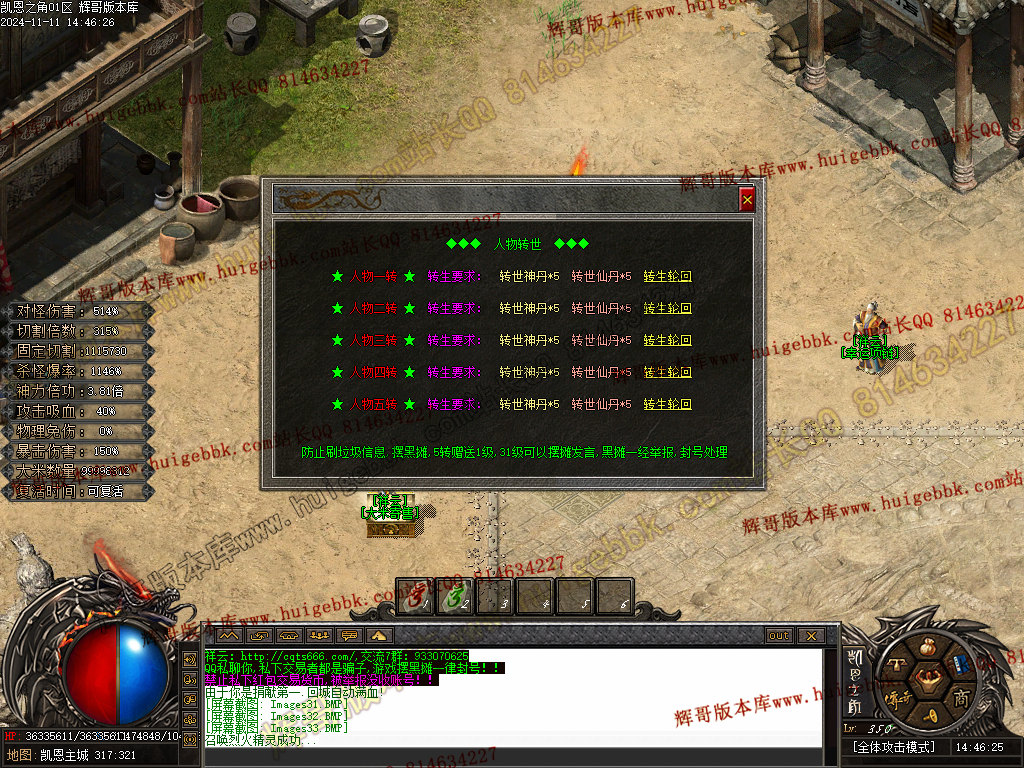Click 转生轮回 link for 人物三转
Image resolution: width=1024 pixels, height=768 pixels.
point(667,340)
